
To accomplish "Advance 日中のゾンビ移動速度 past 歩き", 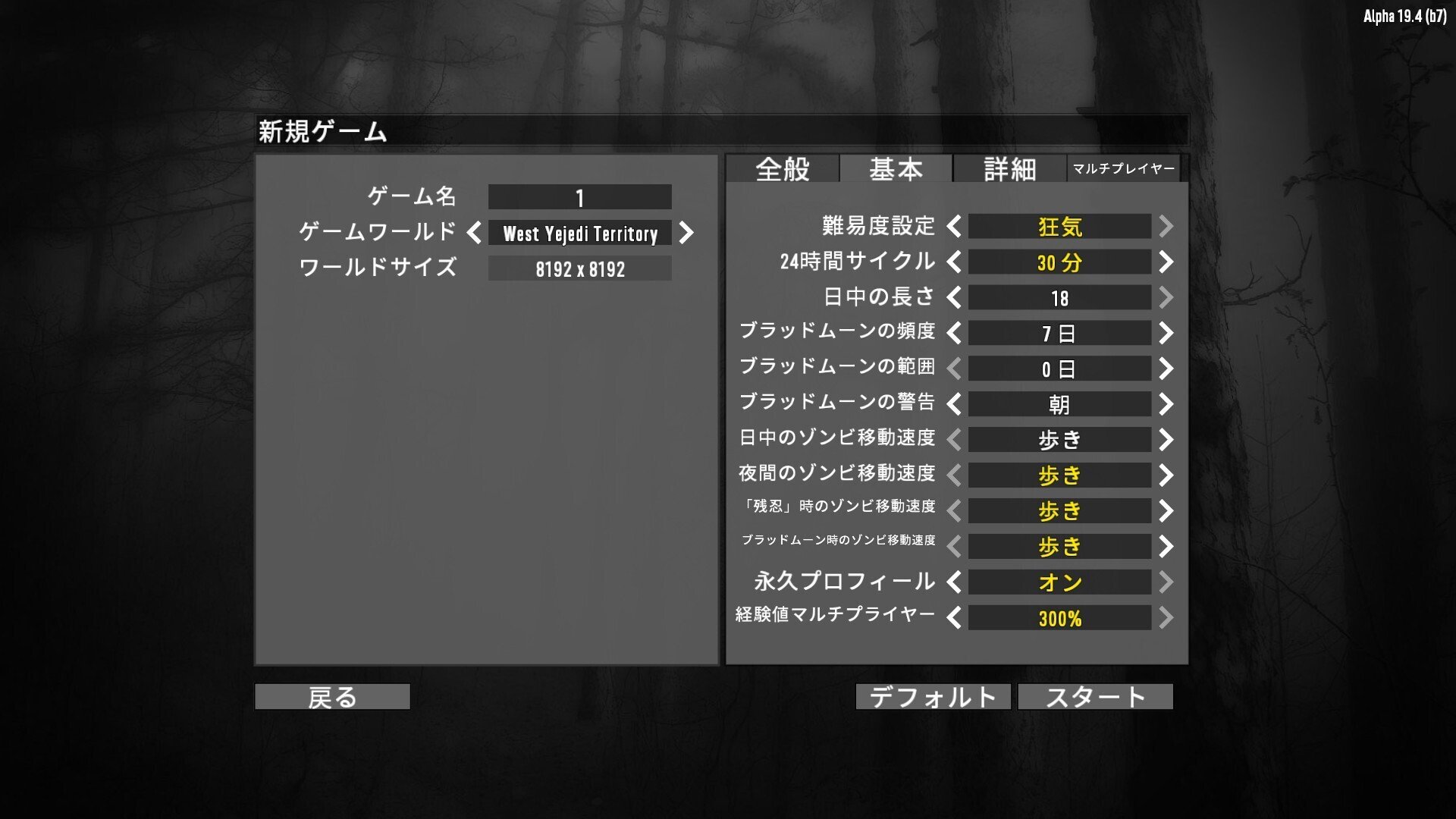I will coord(1166,439).
